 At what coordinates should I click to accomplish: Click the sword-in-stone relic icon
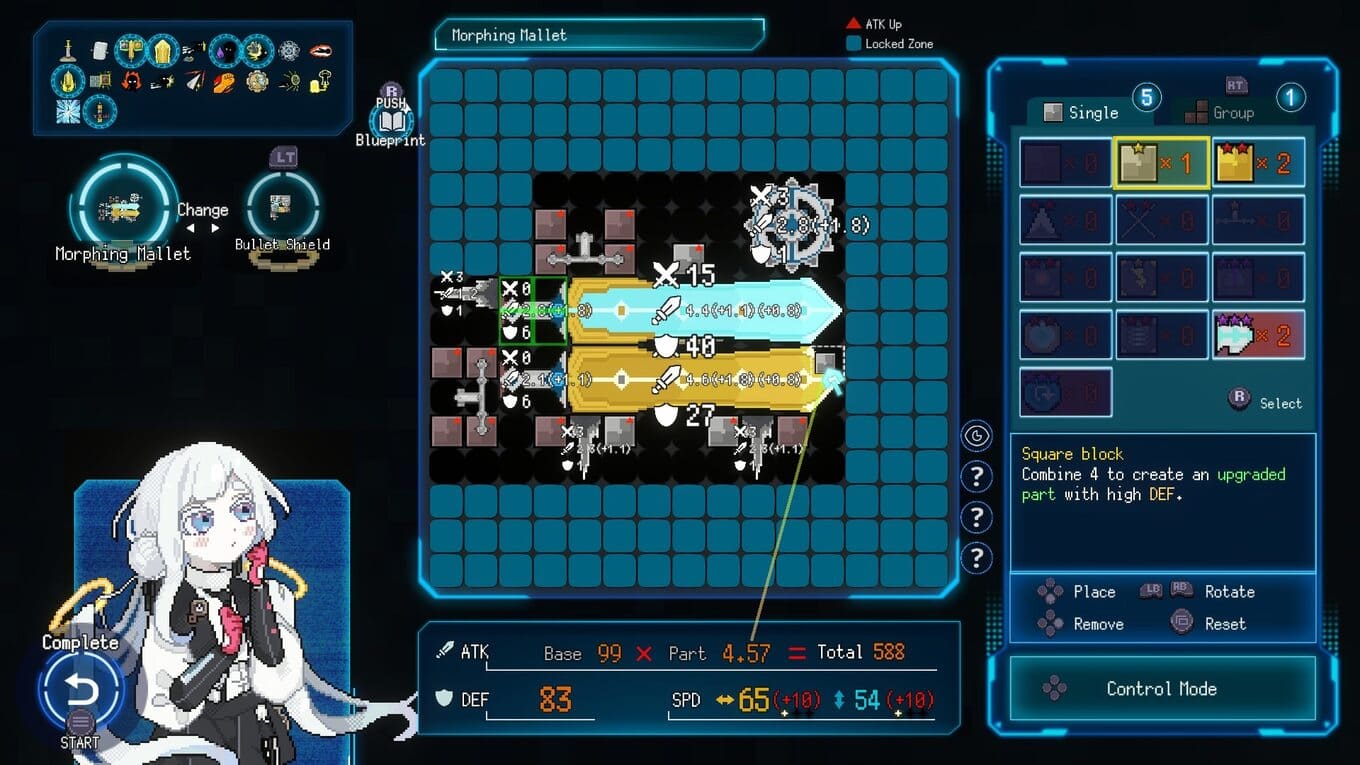pos(68,49)
